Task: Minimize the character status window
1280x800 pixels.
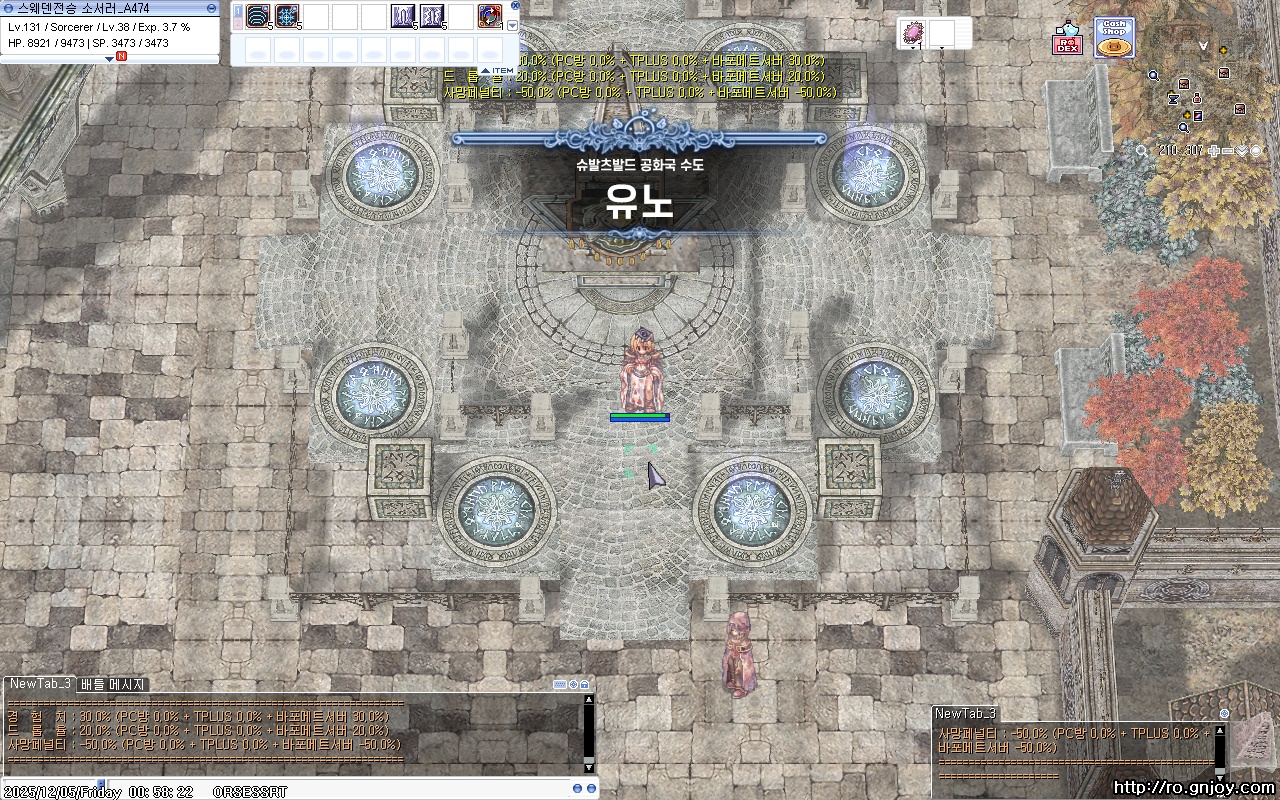Action: pyautogui.click(x=211, y=8)
